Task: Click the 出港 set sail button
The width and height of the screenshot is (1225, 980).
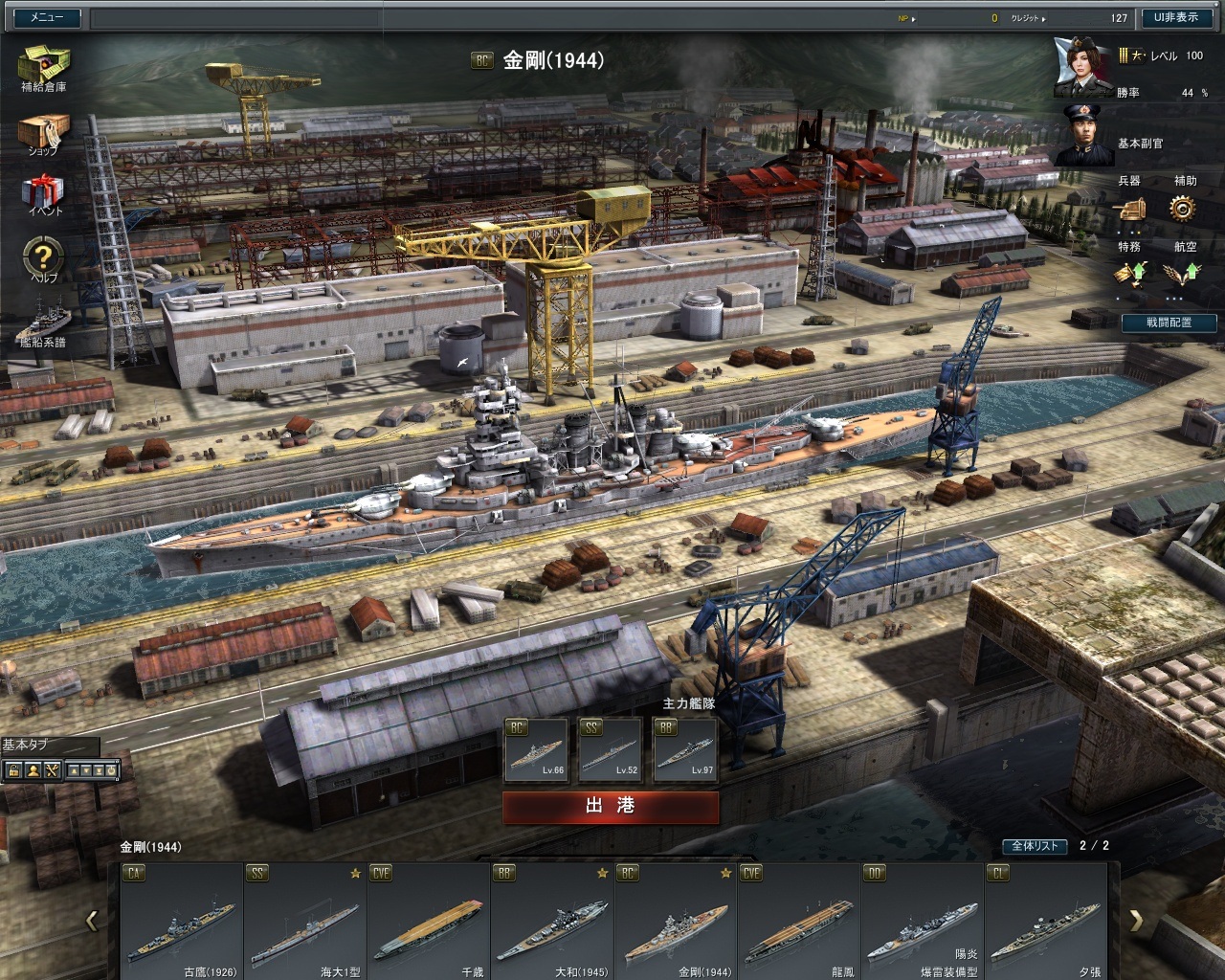Action: [x=611, y=807]
